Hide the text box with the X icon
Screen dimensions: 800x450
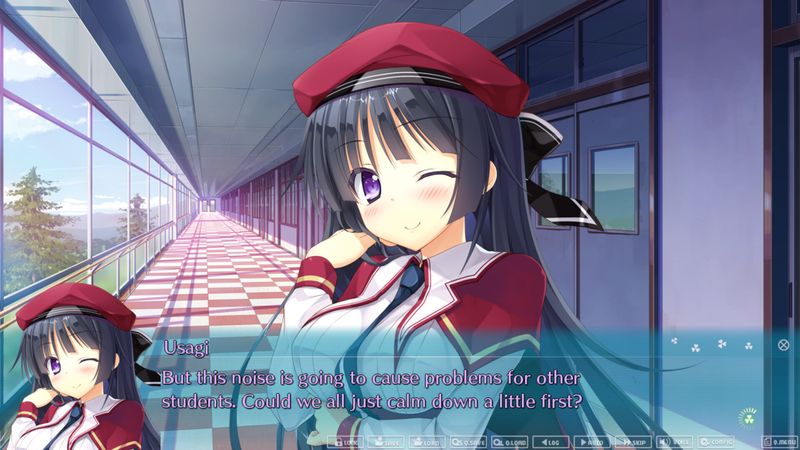click(x=783, y=345)
